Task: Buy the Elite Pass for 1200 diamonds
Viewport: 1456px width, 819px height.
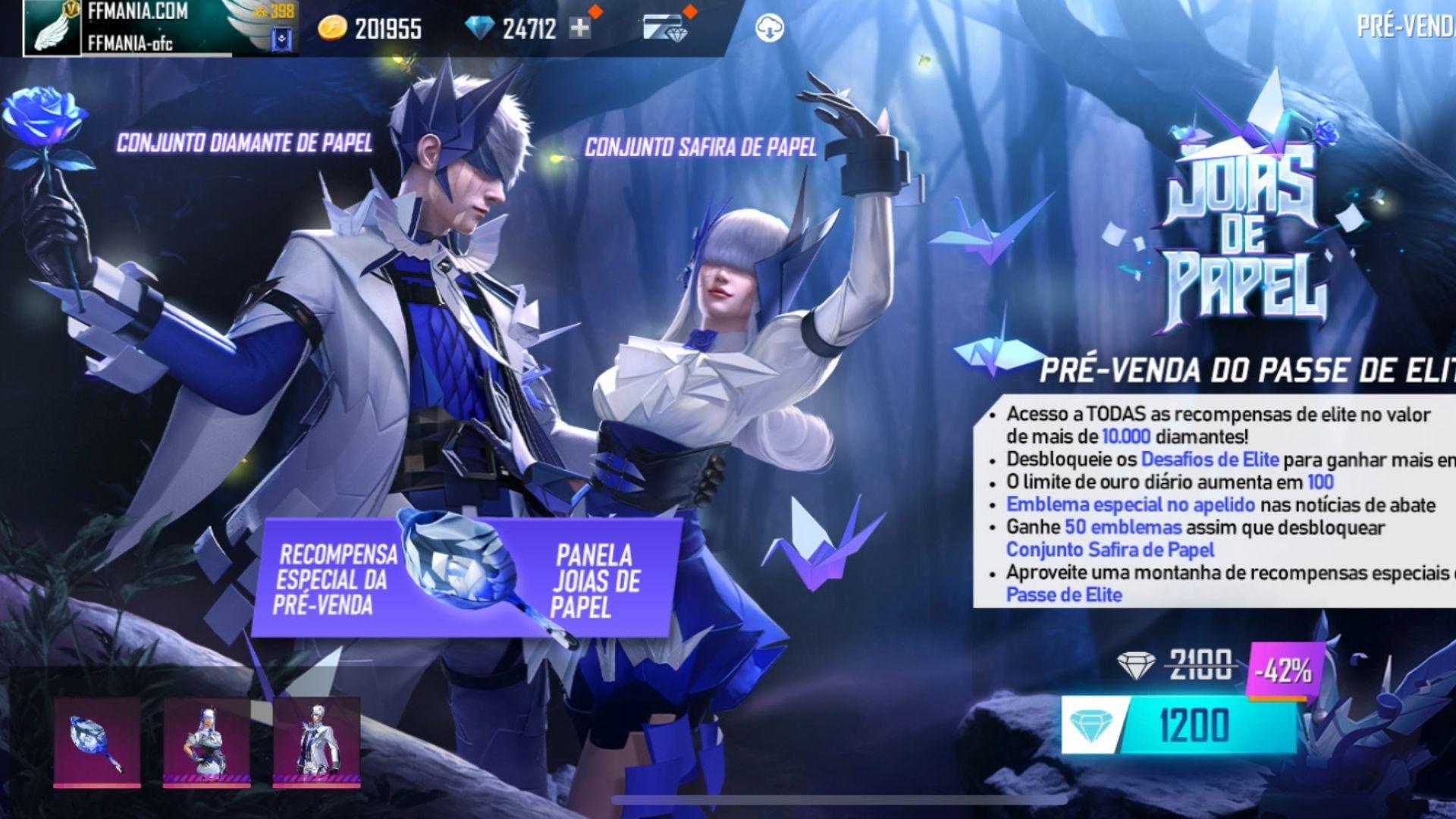Action: [x=1179, y=725]
